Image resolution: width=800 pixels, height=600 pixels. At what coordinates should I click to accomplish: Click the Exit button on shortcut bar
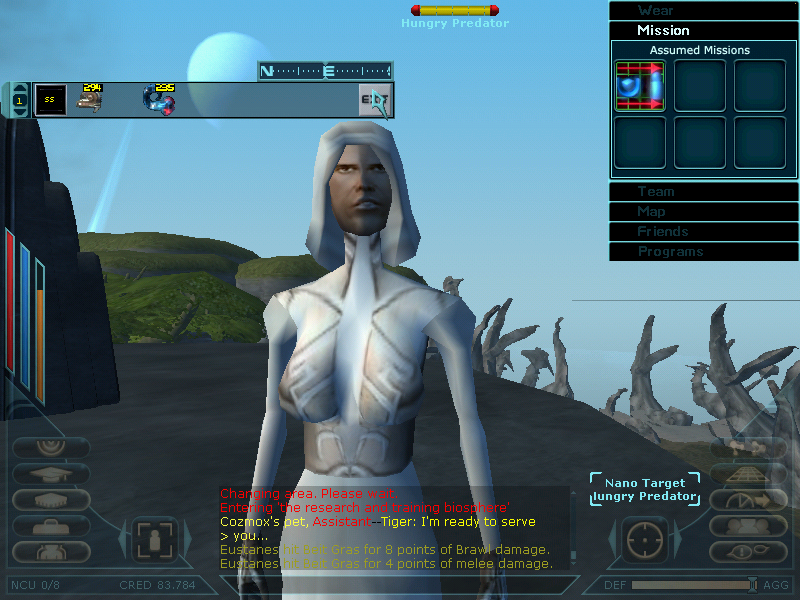(375, 101)
